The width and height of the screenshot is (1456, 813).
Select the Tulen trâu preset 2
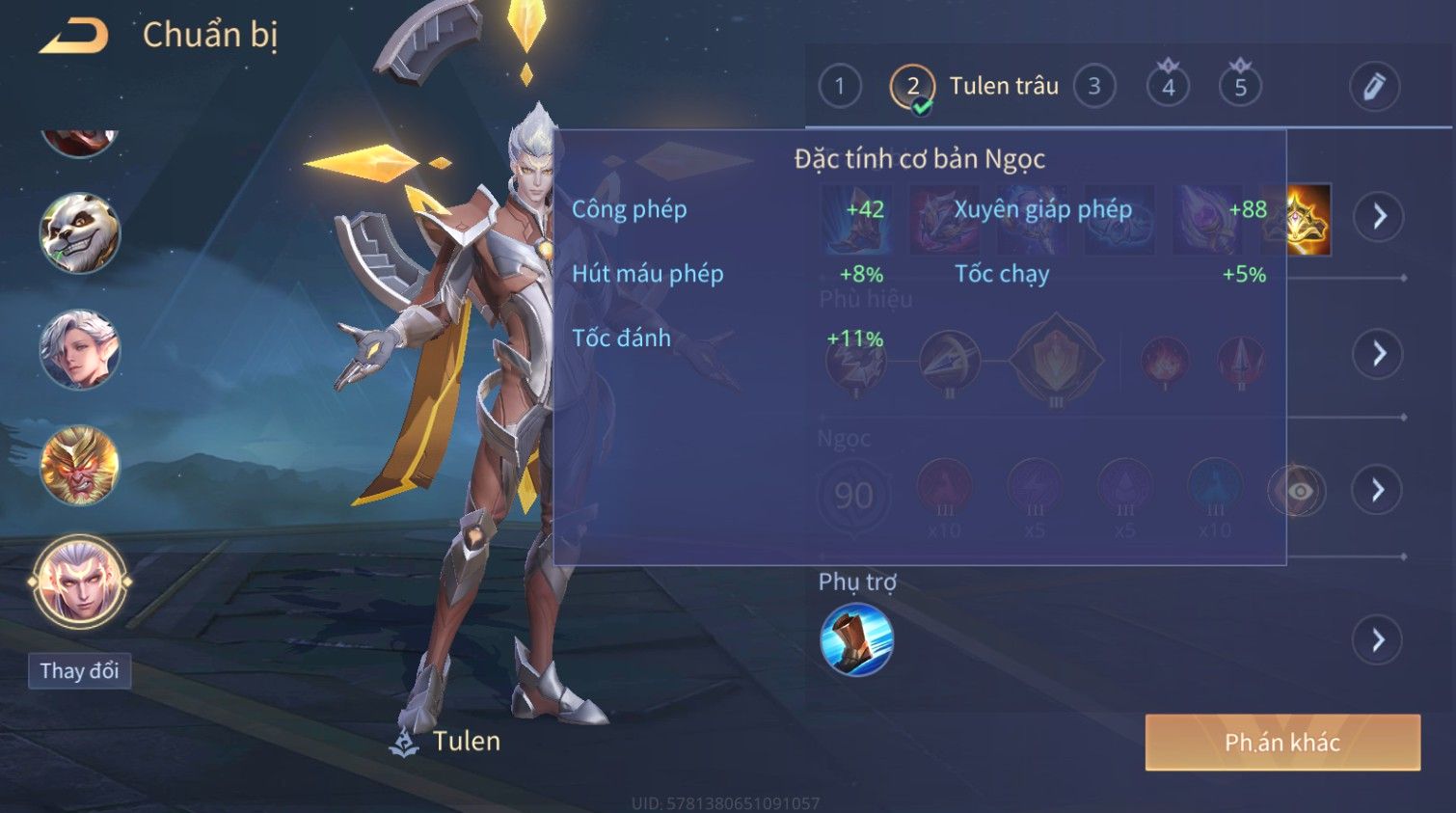click(912, 87)
